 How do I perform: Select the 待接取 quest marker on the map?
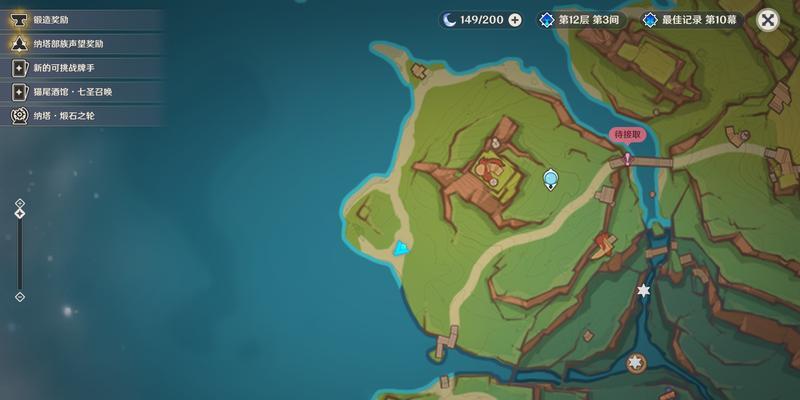pyautogui.click(x=627, y=158)
